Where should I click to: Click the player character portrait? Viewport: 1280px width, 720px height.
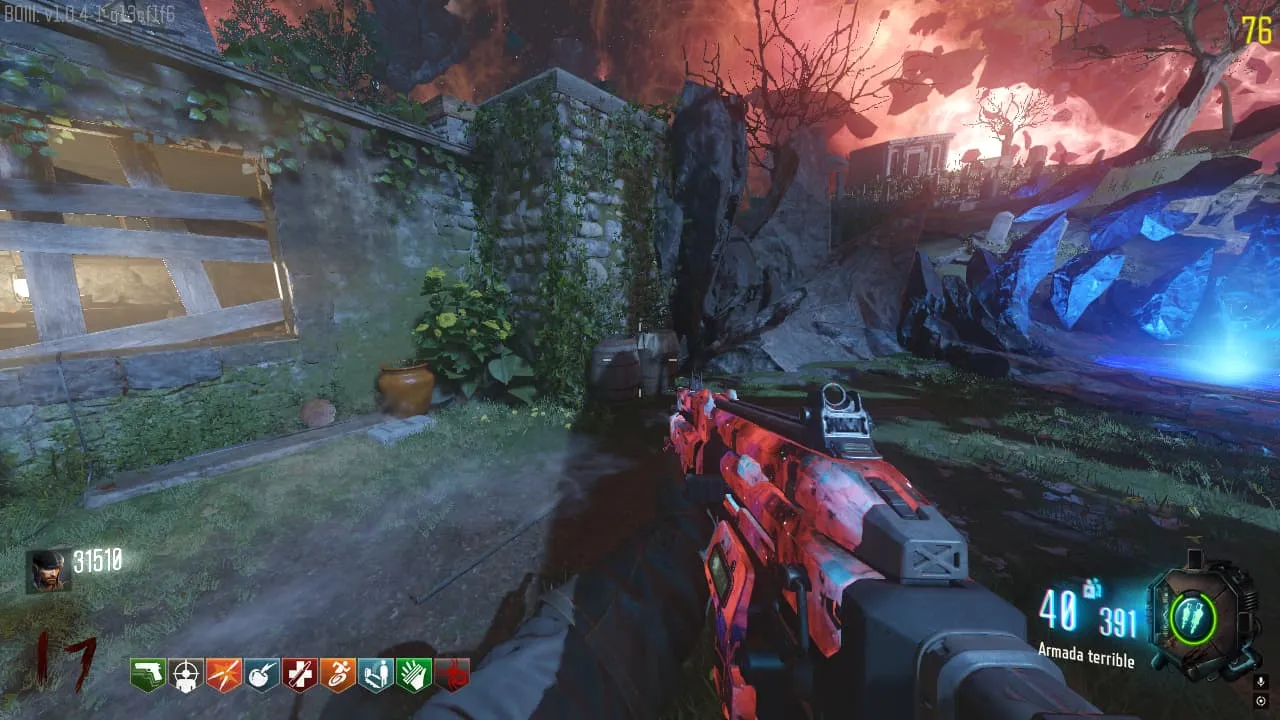[x=48, y=570]
